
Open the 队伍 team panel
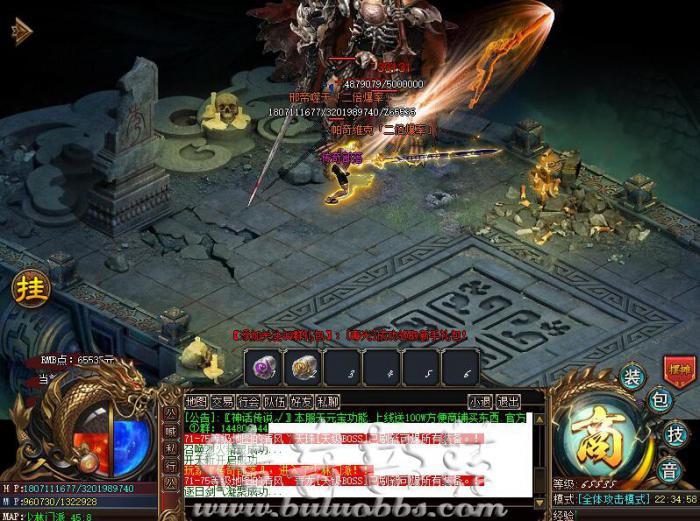274,402
